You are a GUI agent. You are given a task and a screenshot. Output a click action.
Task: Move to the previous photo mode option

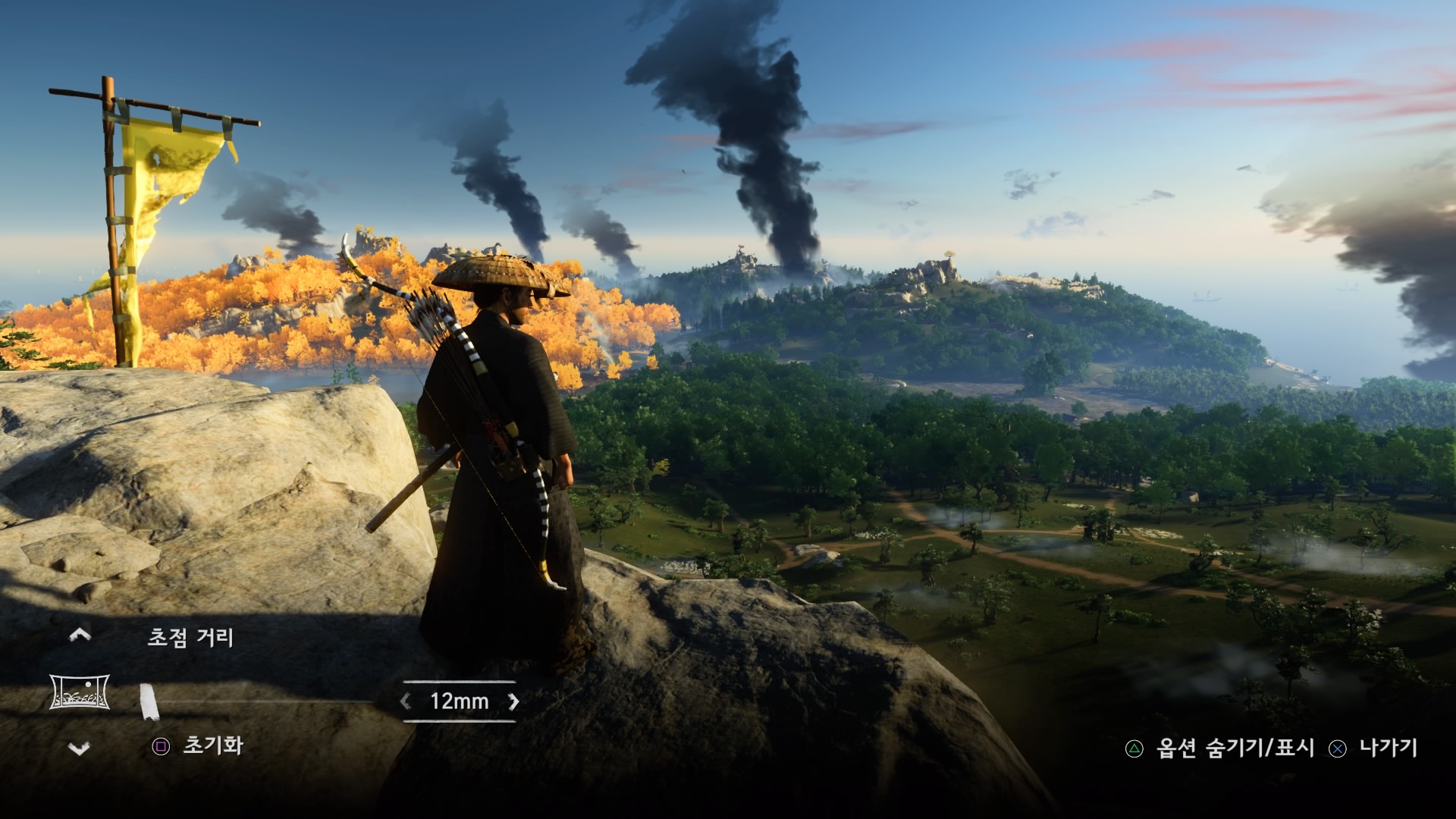click(x=80, y=635)
